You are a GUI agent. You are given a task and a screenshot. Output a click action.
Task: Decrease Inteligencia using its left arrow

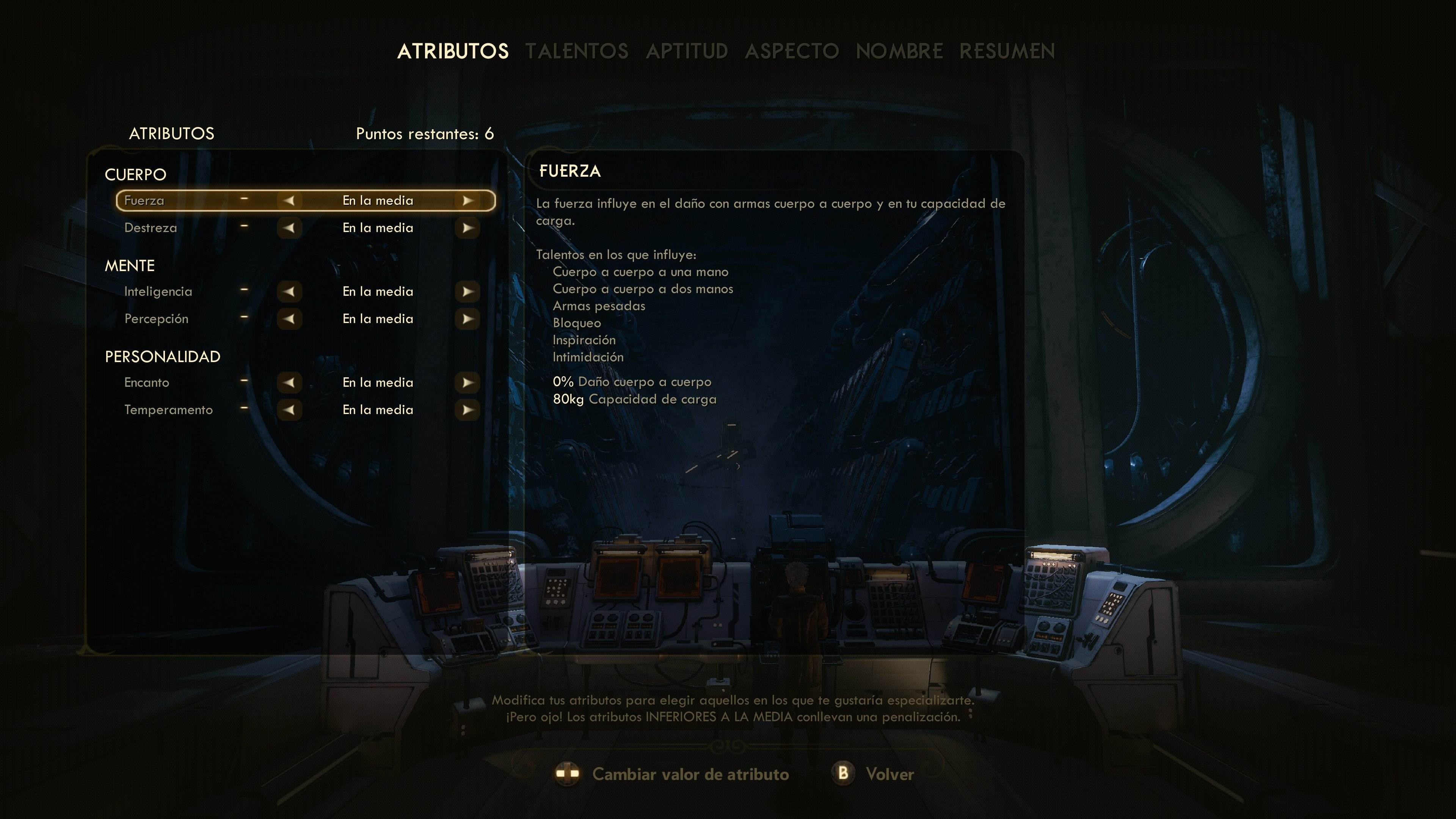tap(290, 292)
